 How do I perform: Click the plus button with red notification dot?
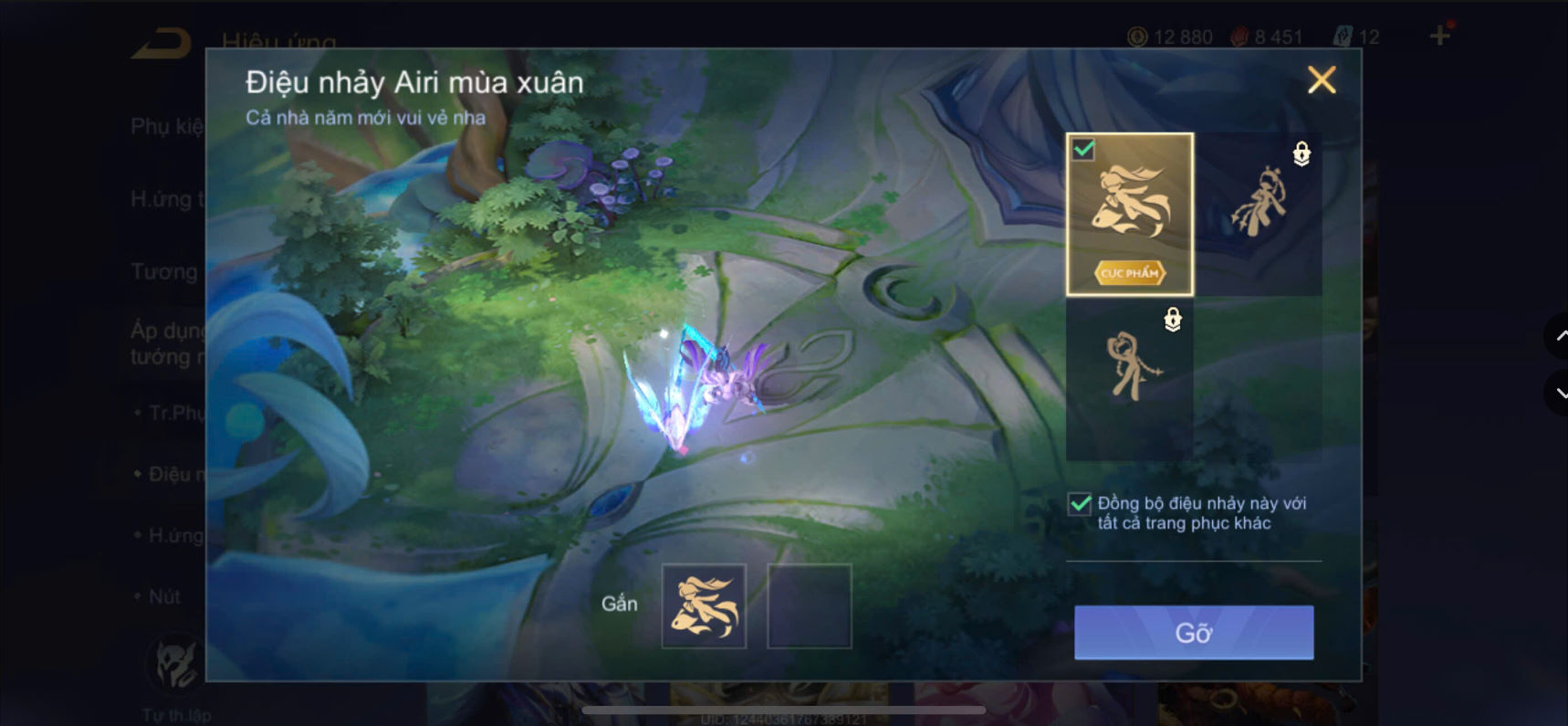(1440, 37)
